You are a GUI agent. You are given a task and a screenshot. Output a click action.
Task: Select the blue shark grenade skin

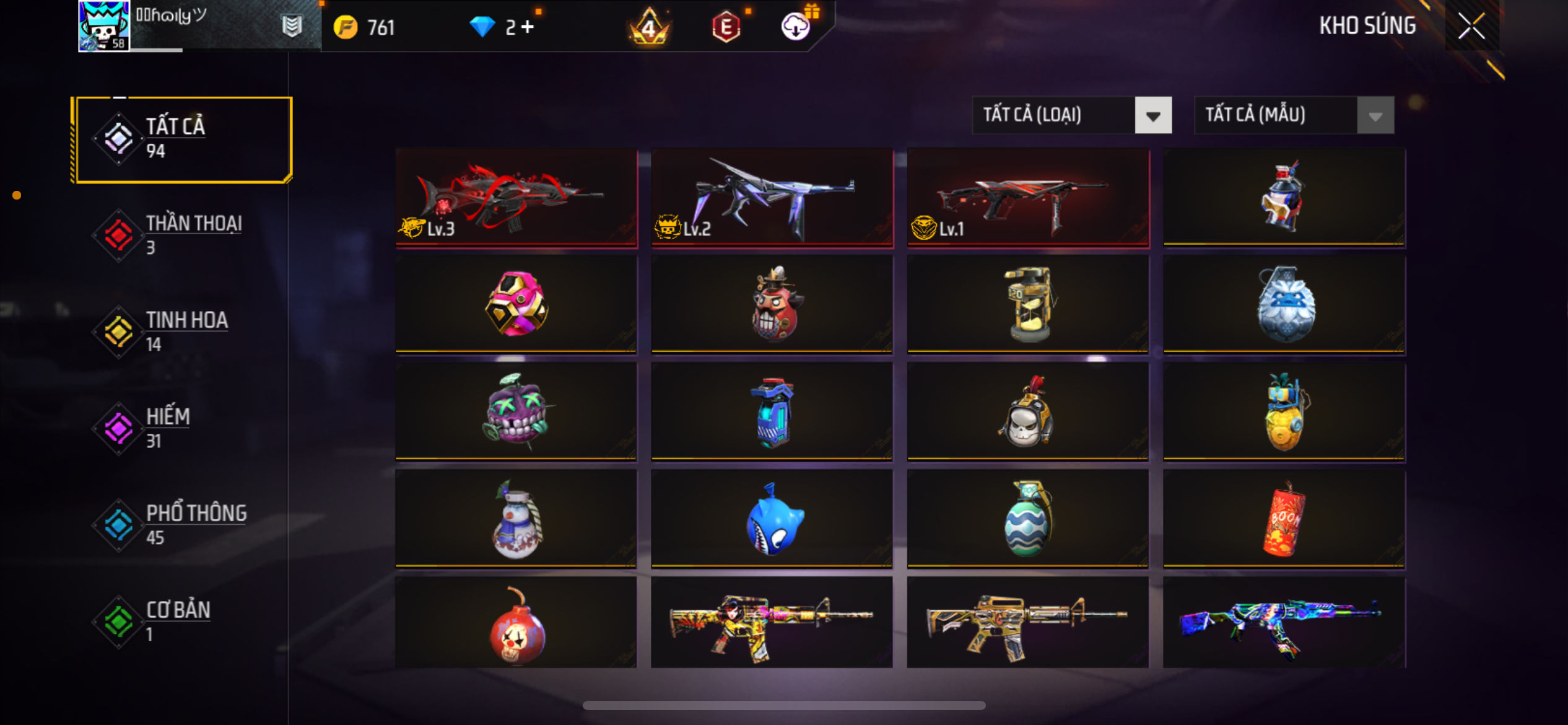[772, 519]
